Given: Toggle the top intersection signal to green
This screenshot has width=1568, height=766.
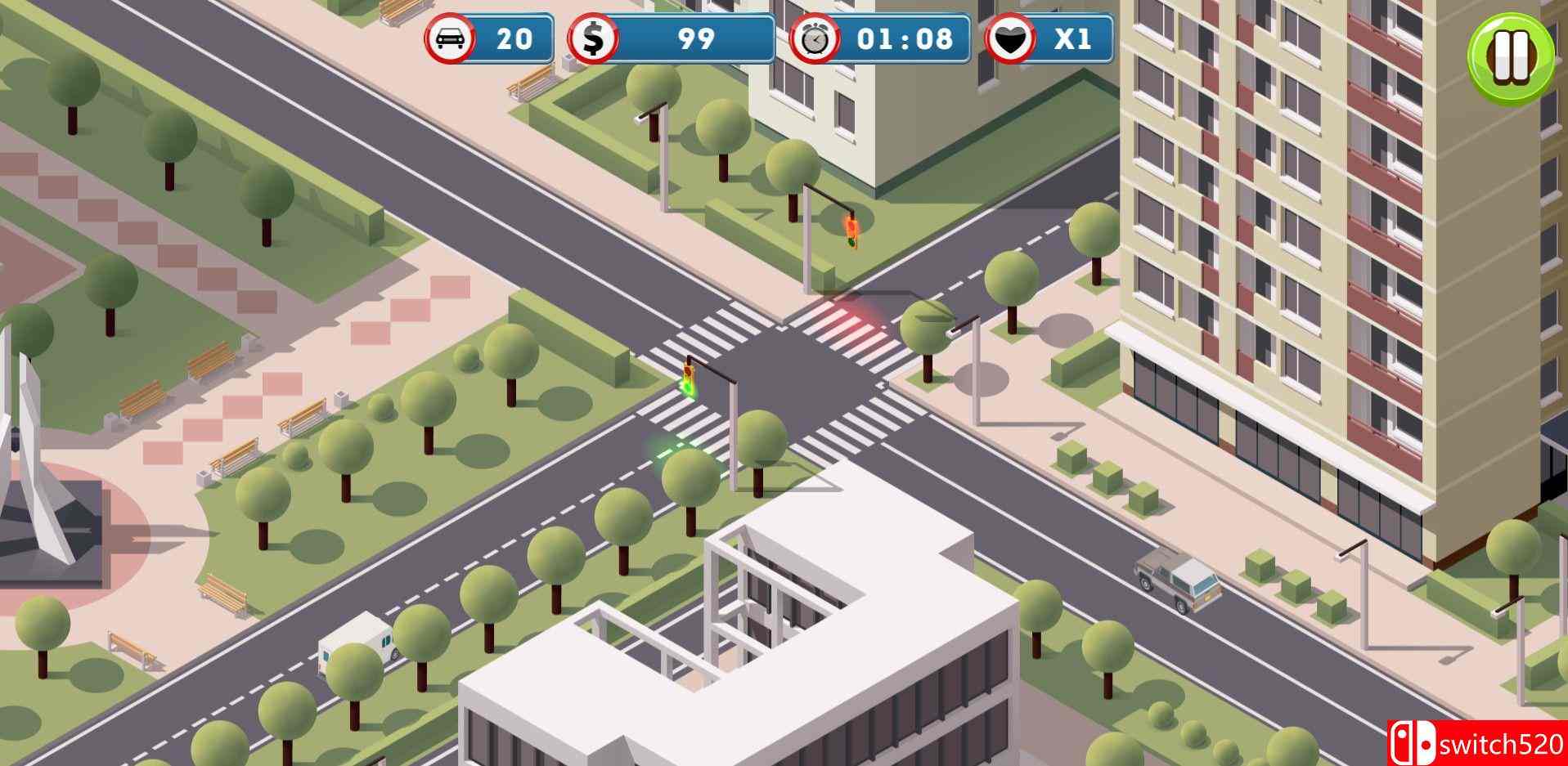Looking at the screenshot, I should tap(851, 227).
